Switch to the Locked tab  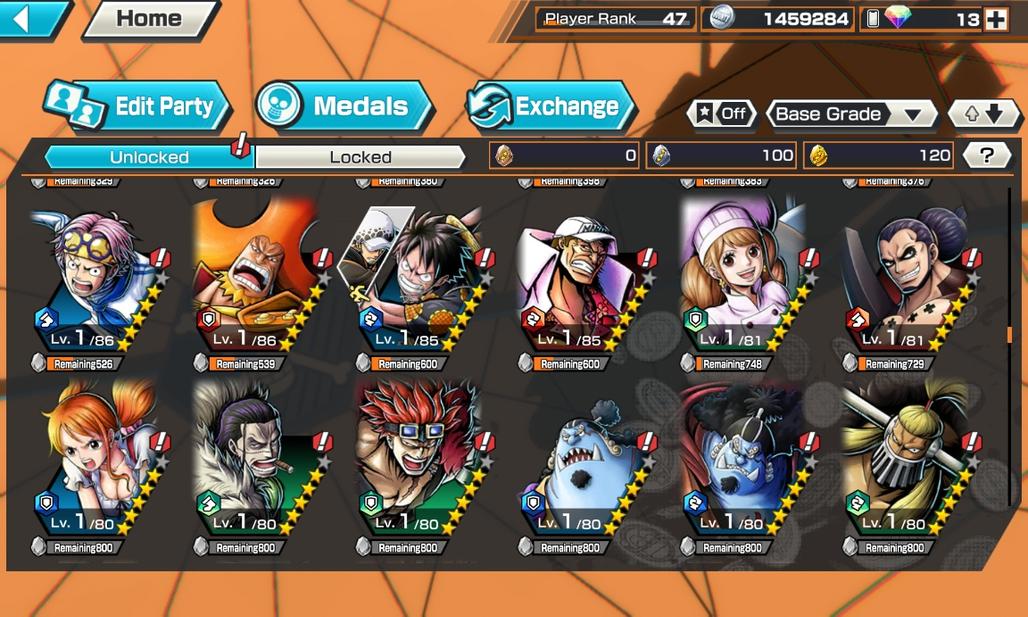(361, 157)
